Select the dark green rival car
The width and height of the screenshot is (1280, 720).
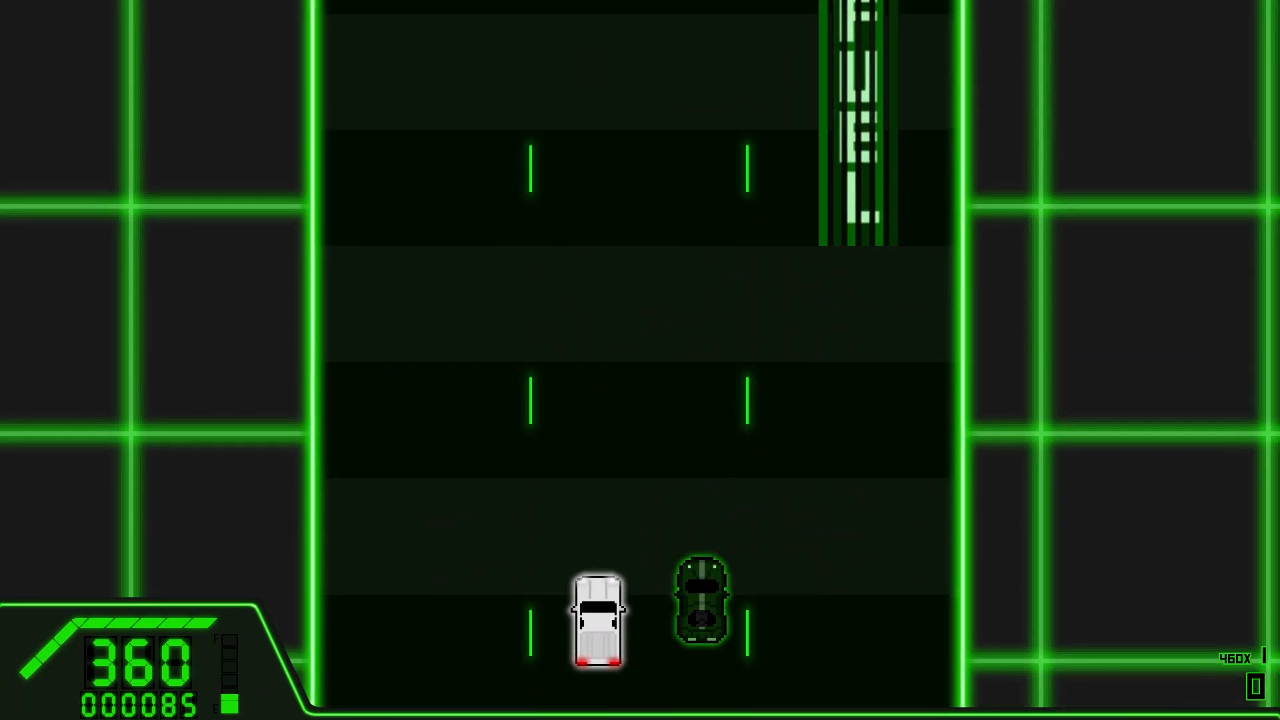701,598
